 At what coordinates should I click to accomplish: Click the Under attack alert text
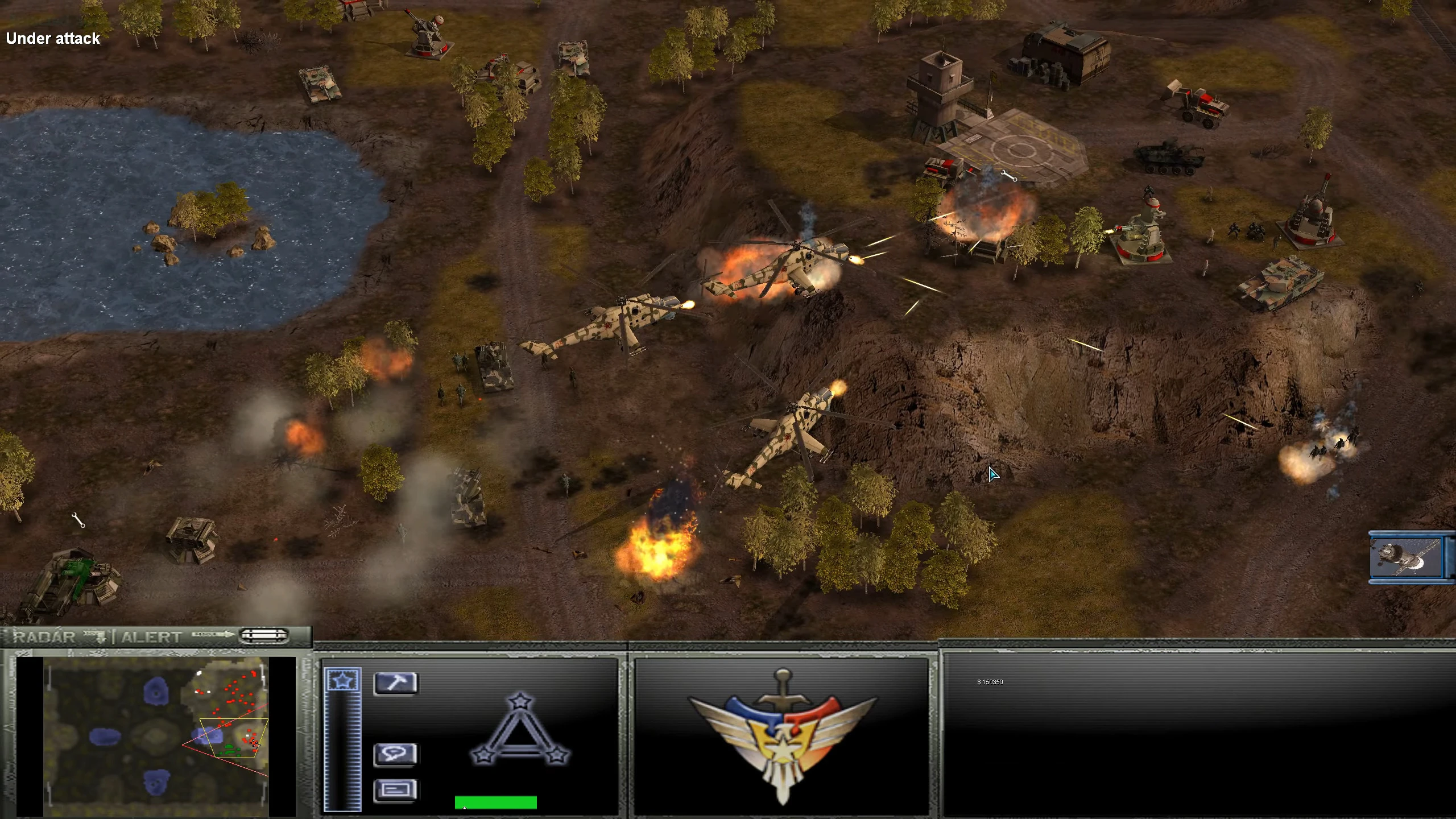pos(52,38)
